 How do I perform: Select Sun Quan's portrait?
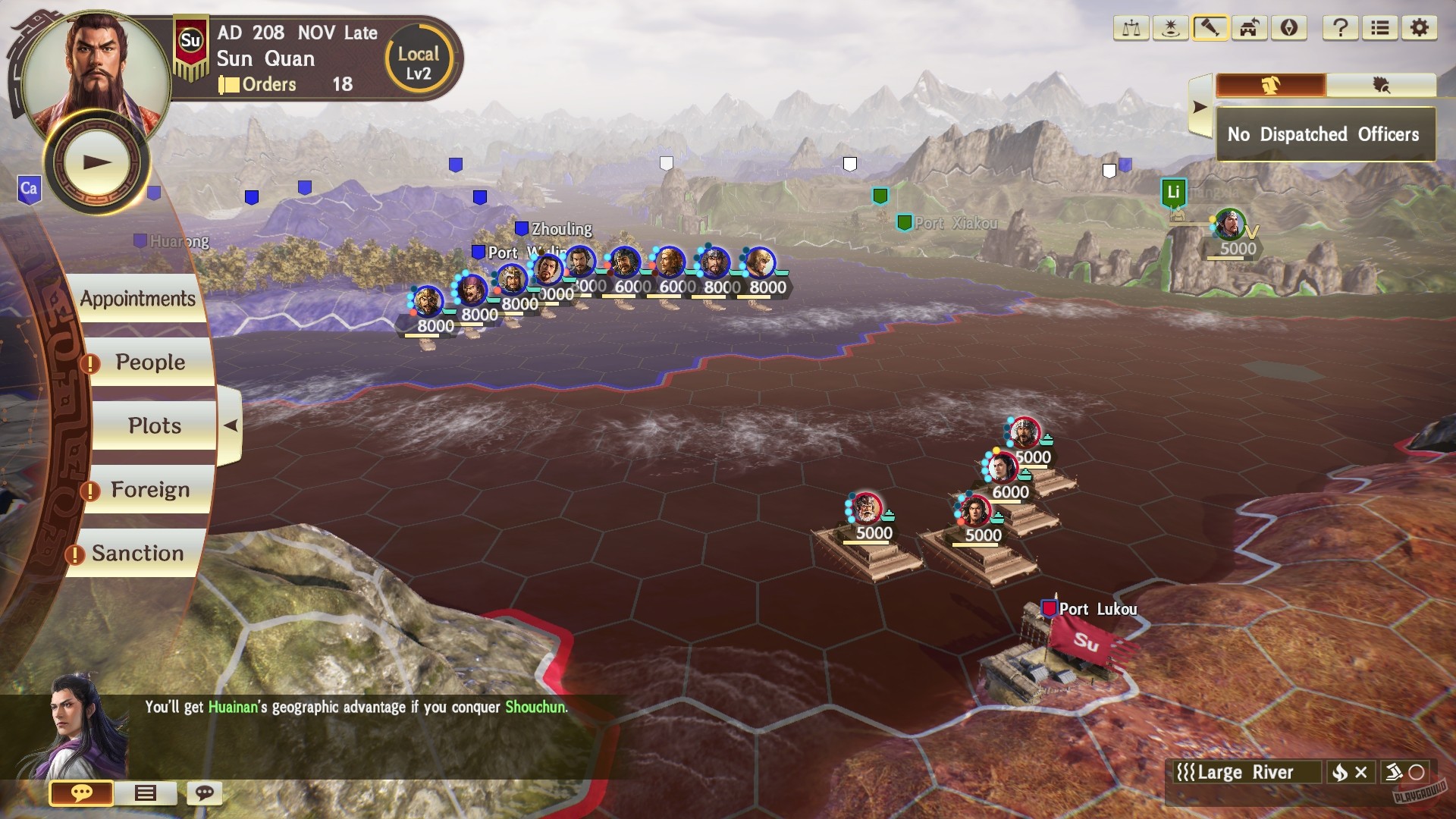(97, 57)
